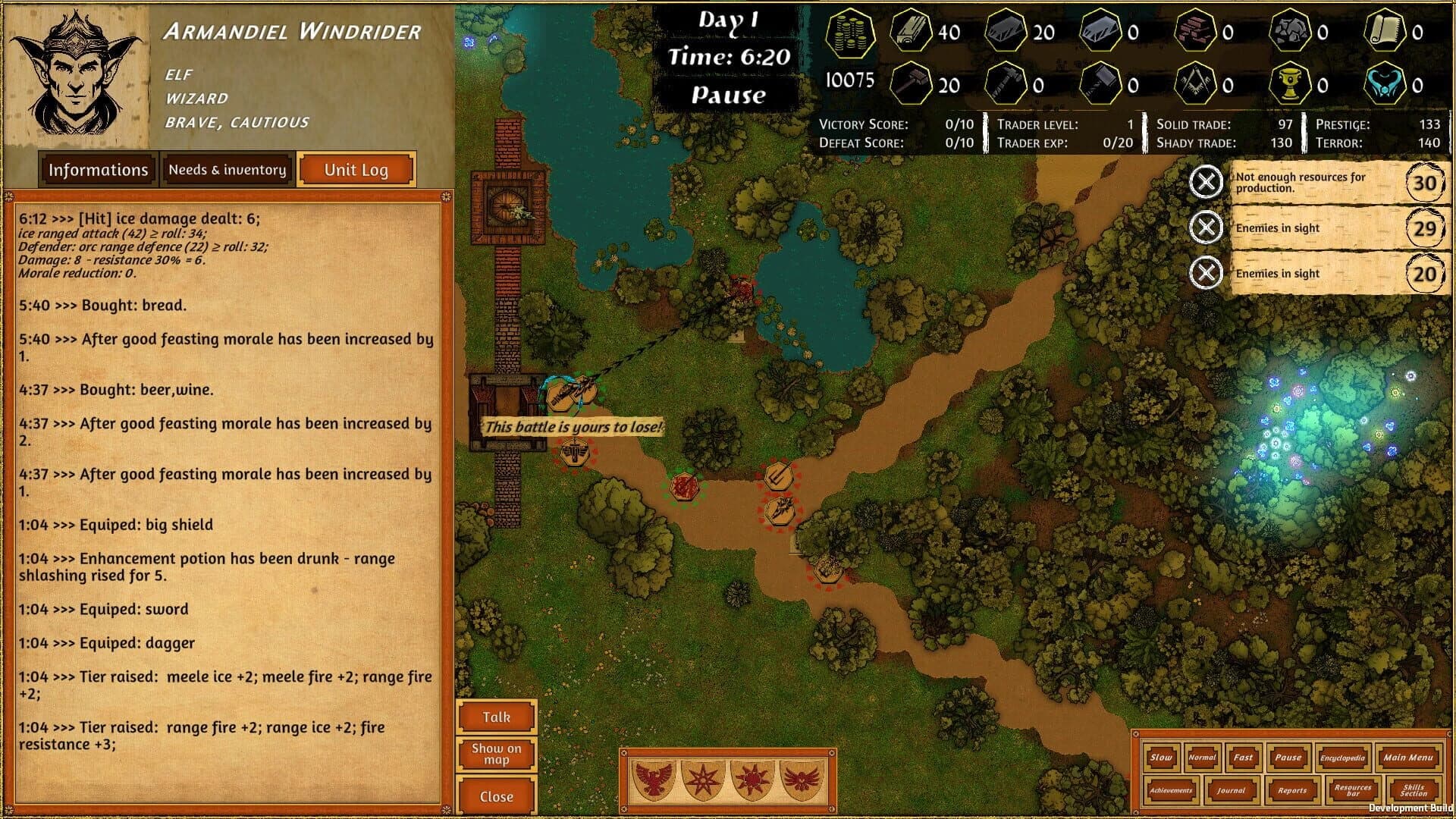1456x819 pixels.
Task: Enable Slow game speed
Action: tap(1160, 758)
